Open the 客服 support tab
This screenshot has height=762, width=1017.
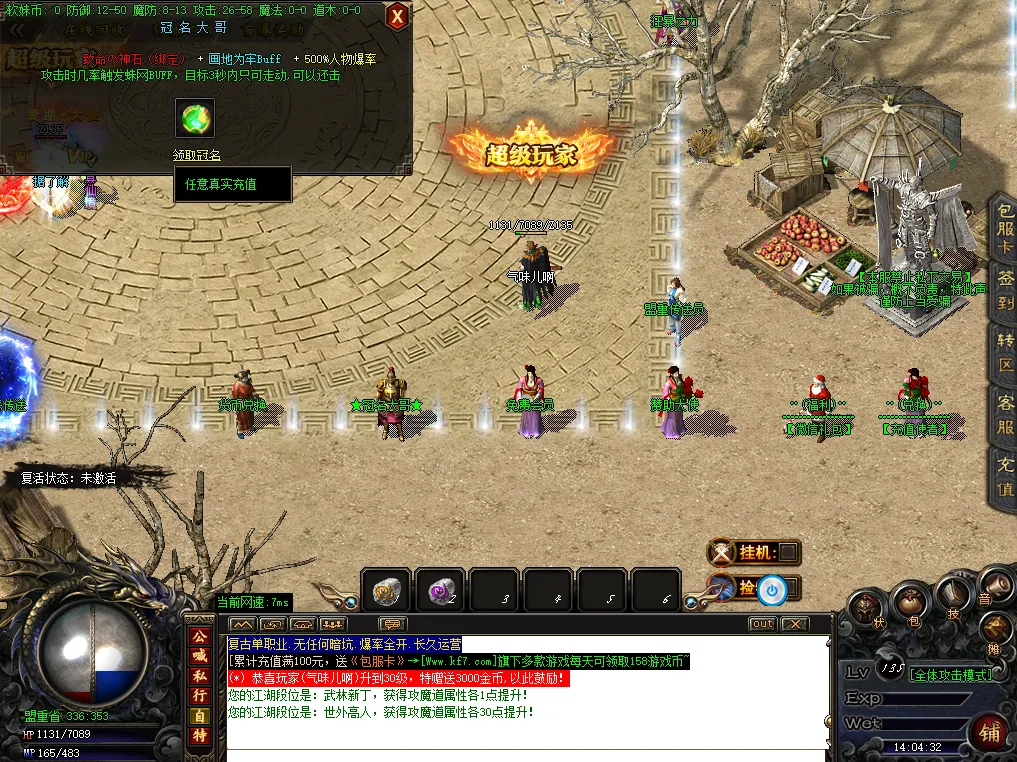(1004, 414)
